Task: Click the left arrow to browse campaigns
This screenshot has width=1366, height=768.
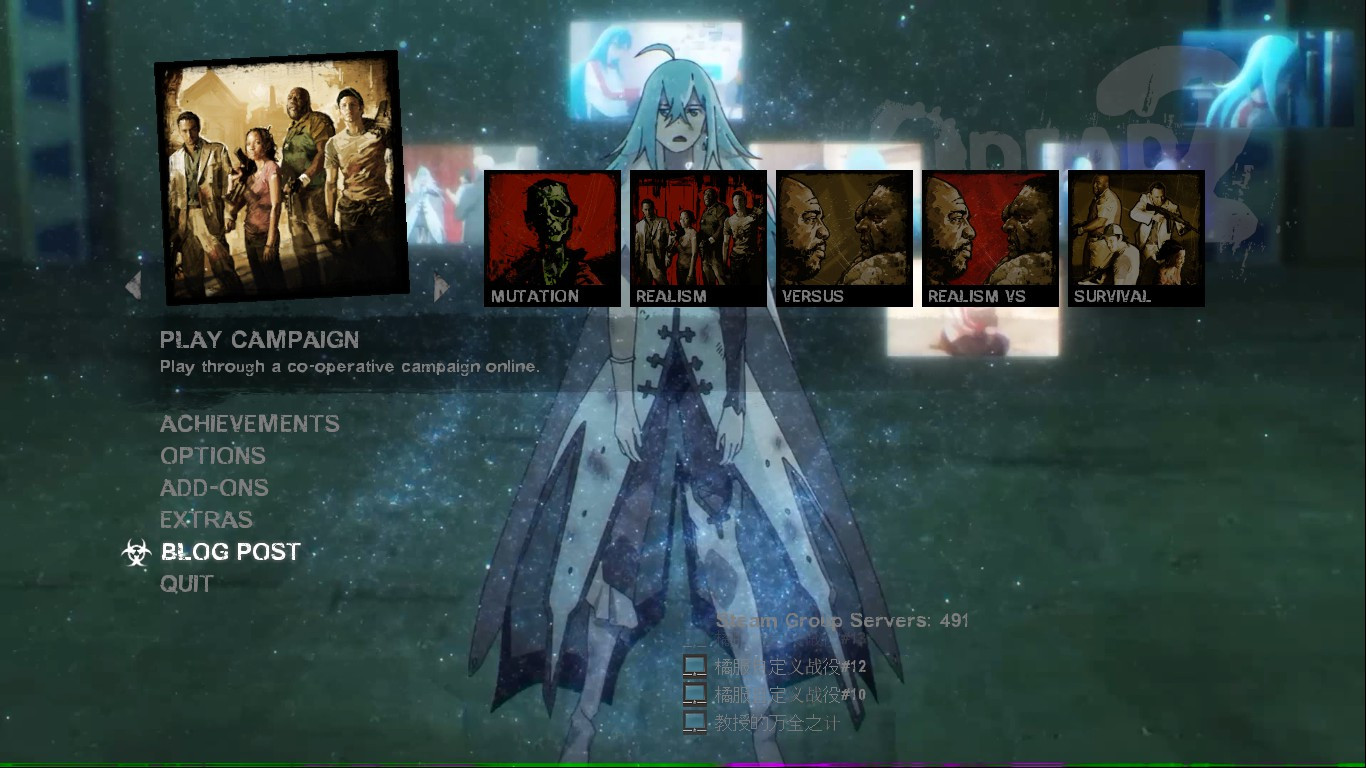Action: [x=133, y=285]
